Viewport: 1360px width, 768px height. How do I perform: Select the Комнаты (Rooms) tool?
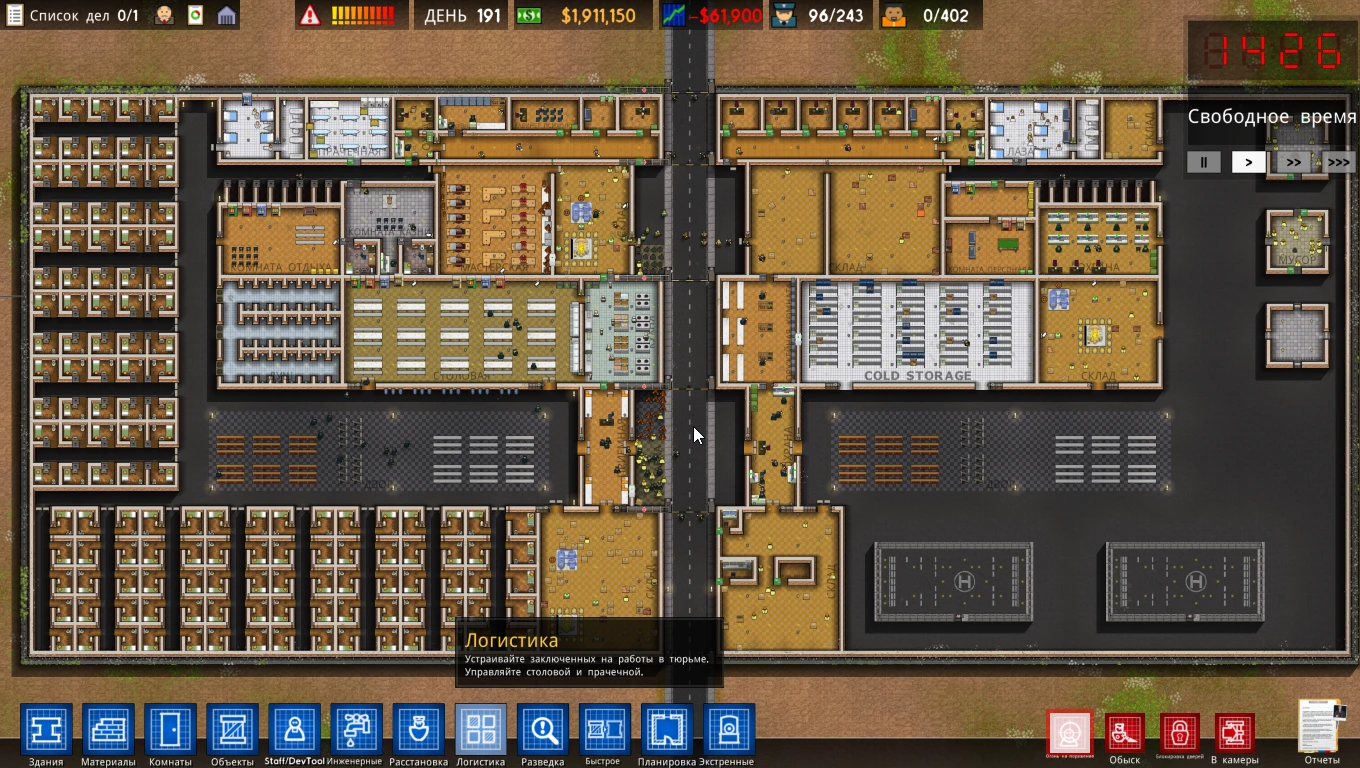pos(170,730)
